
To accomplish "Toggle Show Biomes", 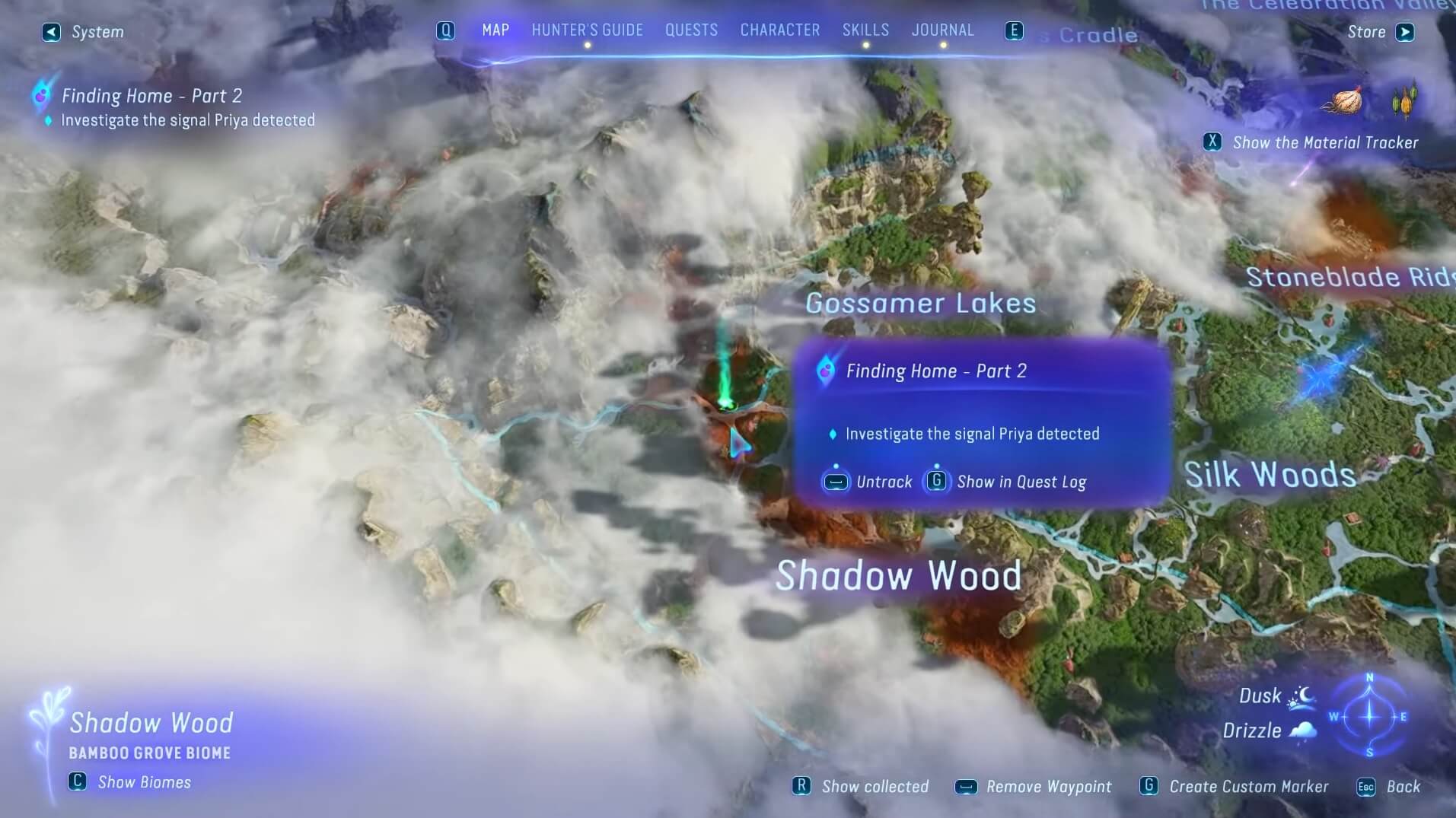I will (x=76, y=782).
